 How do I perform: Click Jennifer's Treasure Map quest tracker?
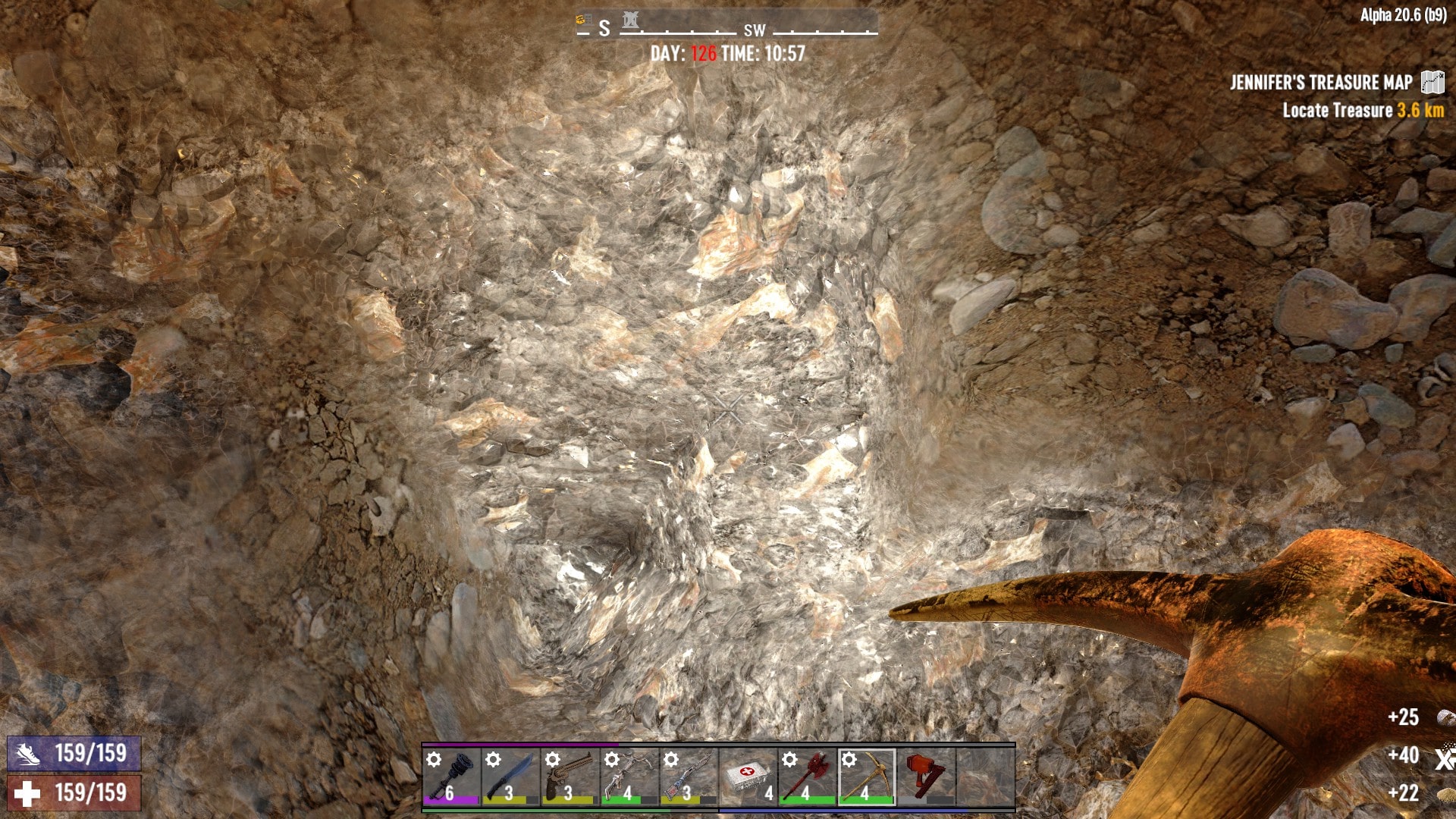[x=1321, y=83]
